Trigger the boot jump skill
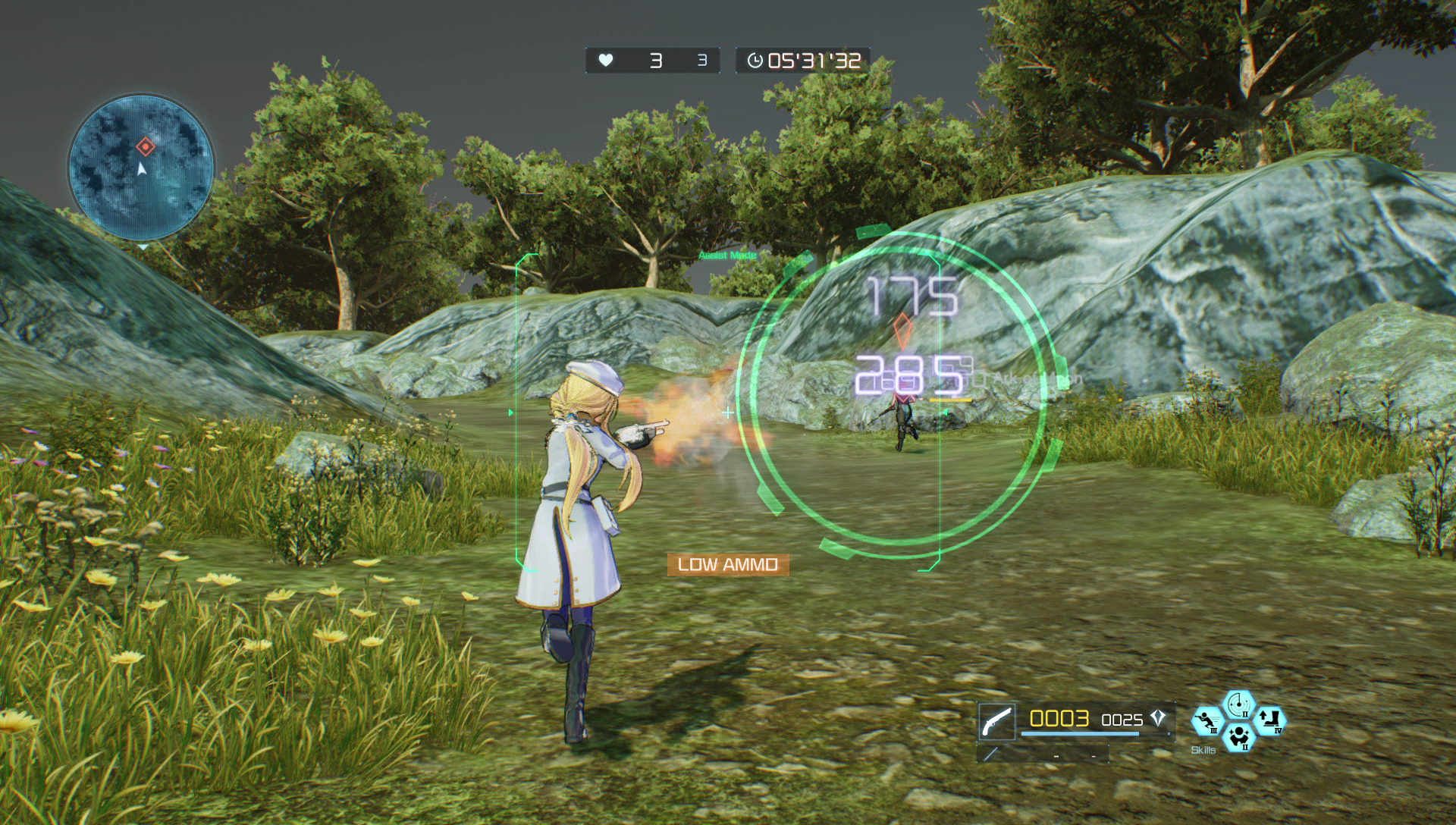Viewport: 1456px width, 825px height. tap(1269, 720)
